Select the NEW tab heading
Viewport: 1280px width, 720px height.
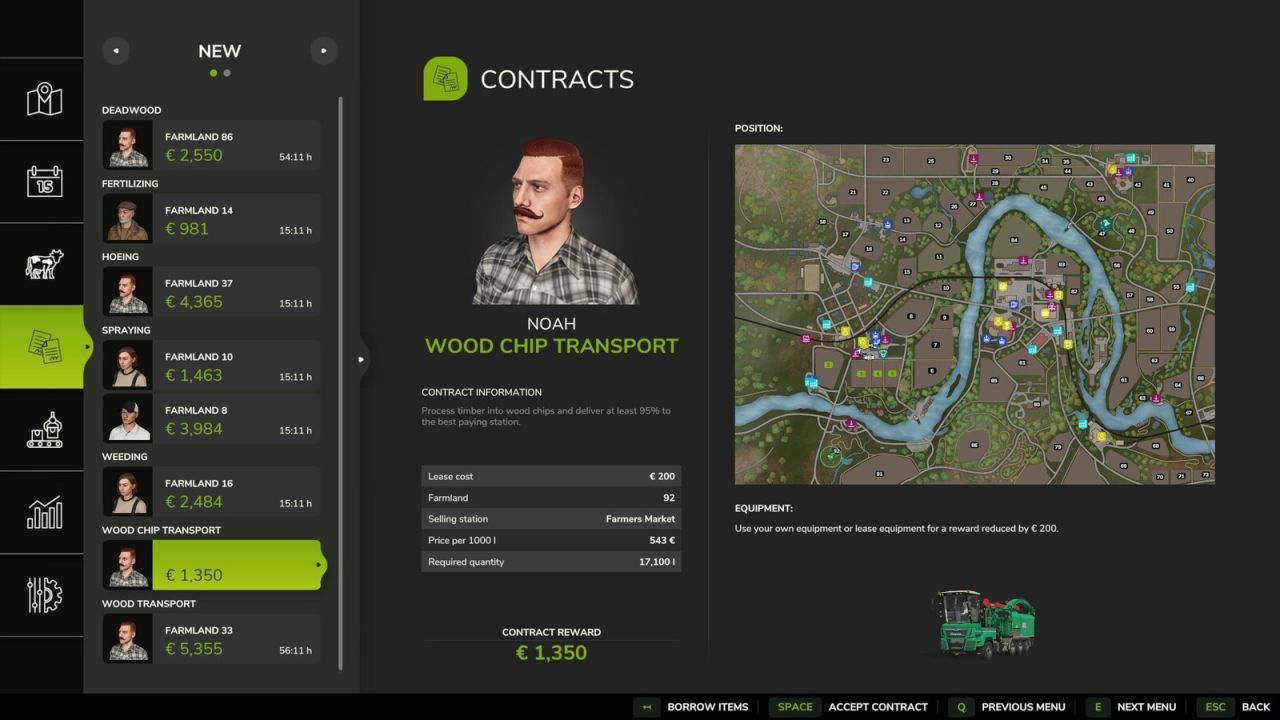[219, 51]
